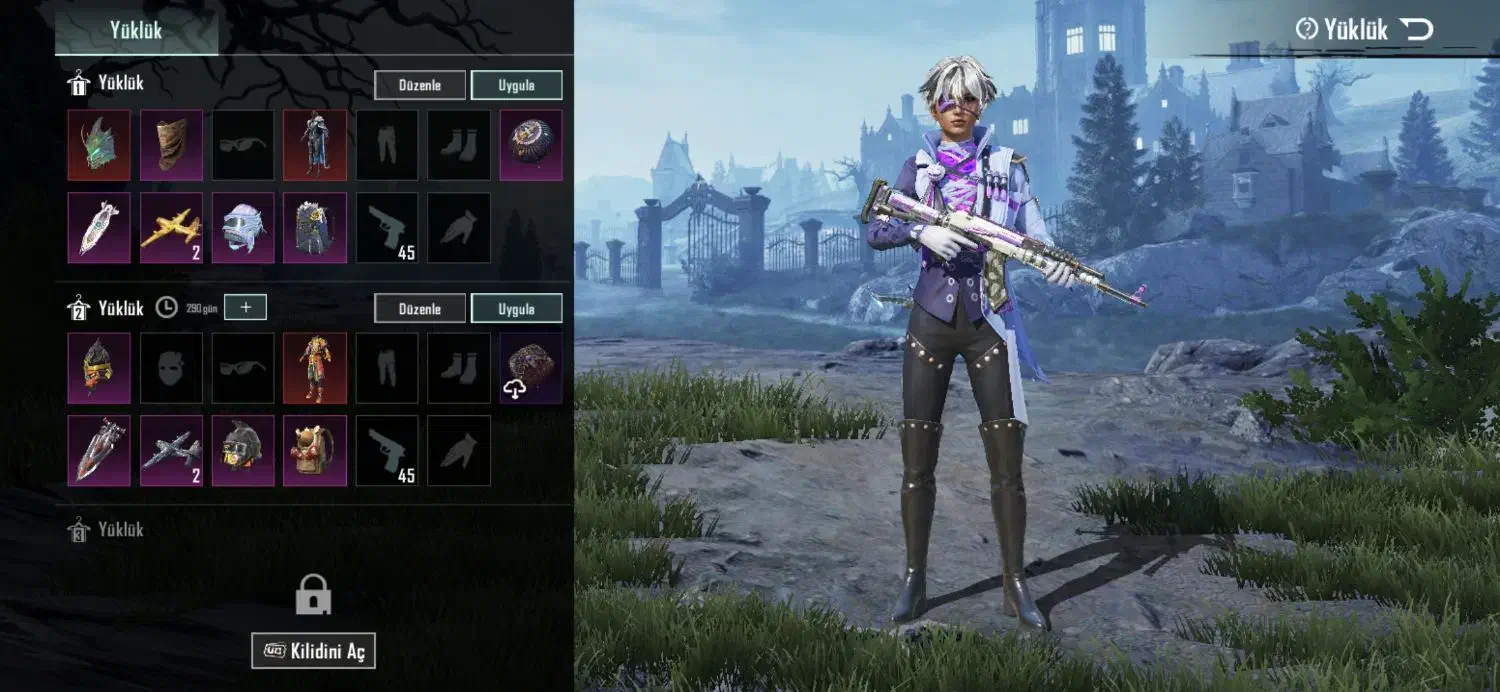Viewport: 1500px width, 692px height.
Task: Extend loadout 2 time with plus button
Action: click(245, 307)
